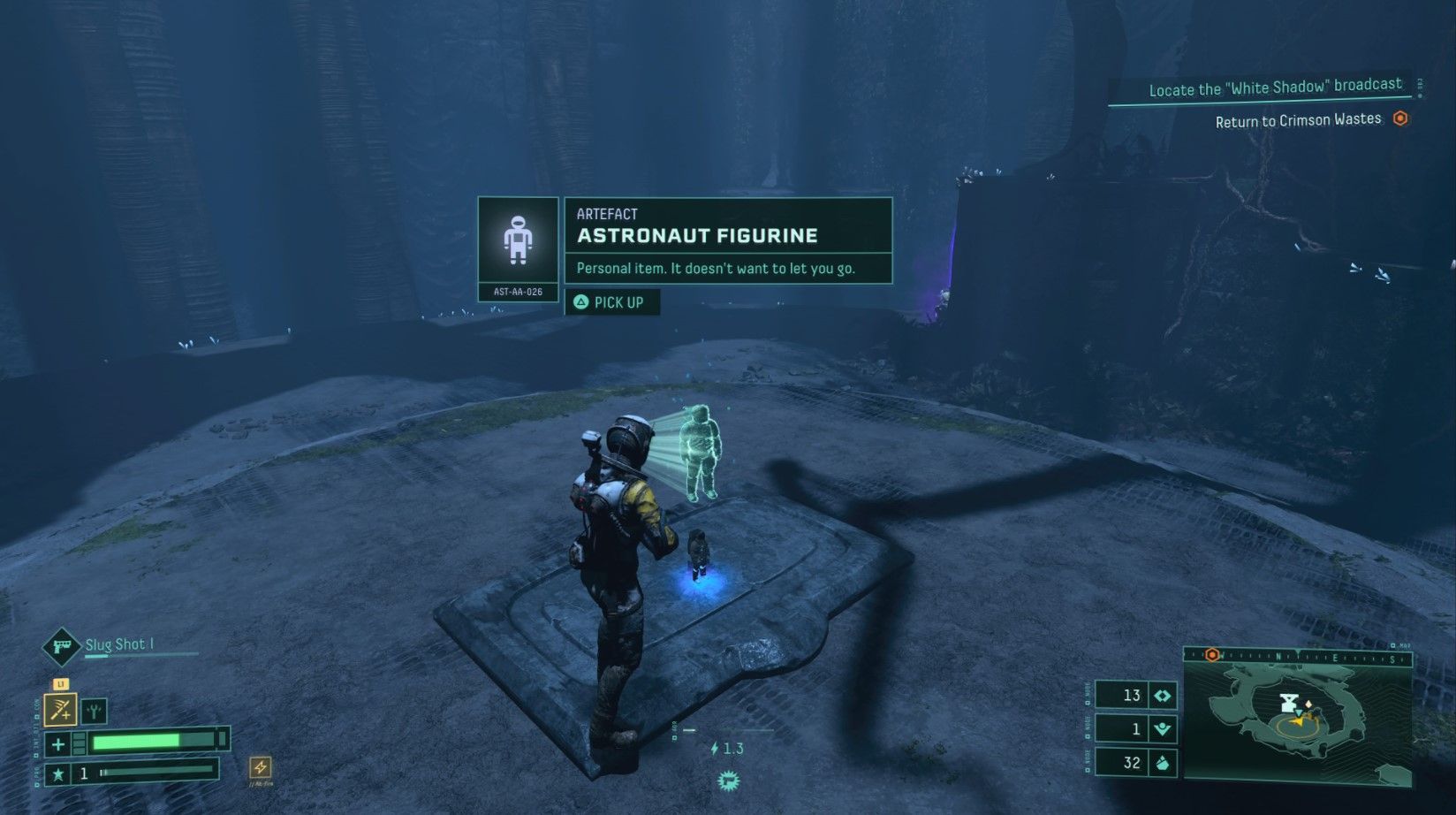
Task: Select the dark fork-shaped item slot
Action: (94, 710)
